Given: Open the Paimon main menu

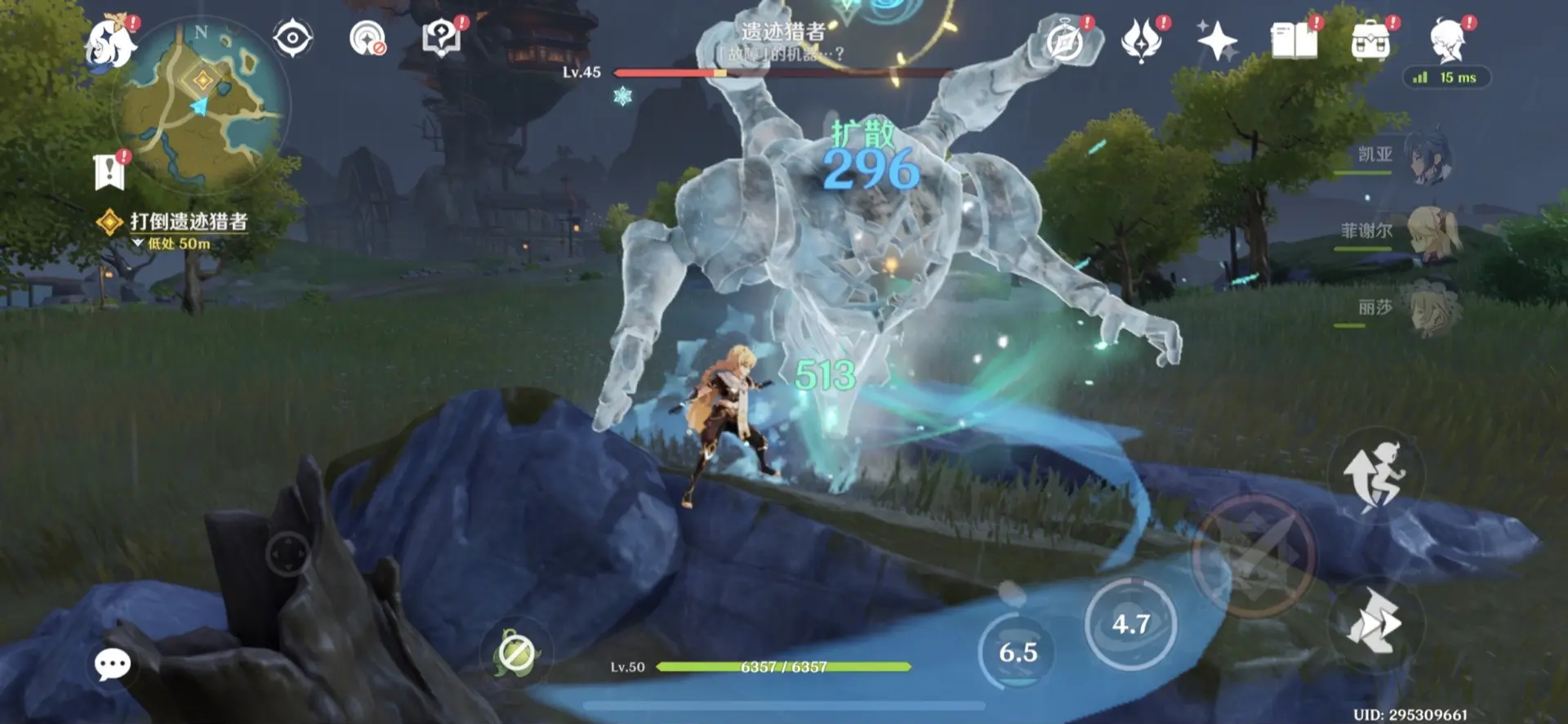Looking at the screenshot, I should click(x=111, y=42).
